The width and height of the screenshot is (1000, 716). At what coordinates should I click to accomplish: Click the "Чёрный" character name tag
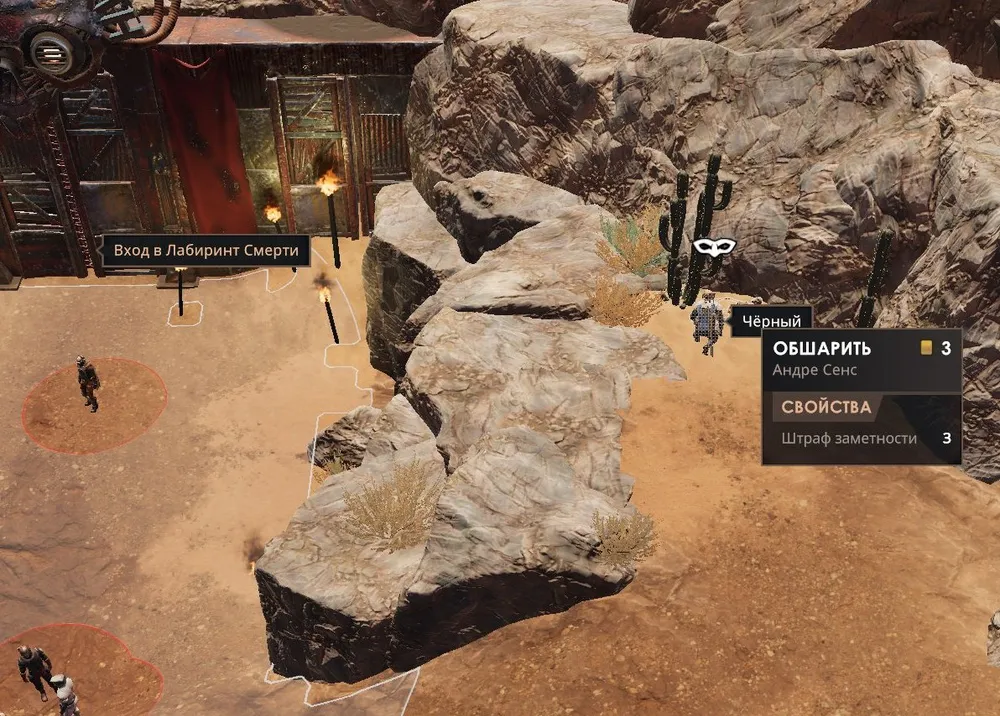point(771,321)
